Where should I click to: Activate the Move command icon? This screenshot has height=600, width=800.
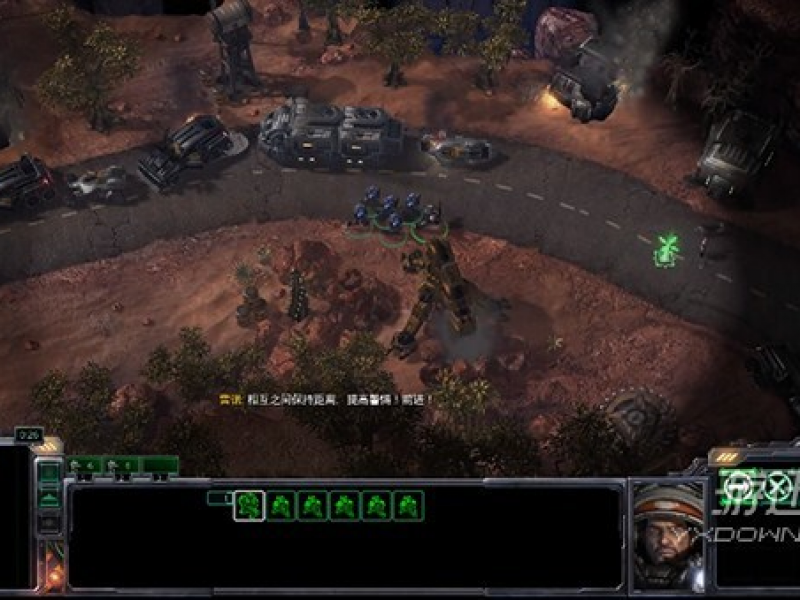click(x=739, y=486)
